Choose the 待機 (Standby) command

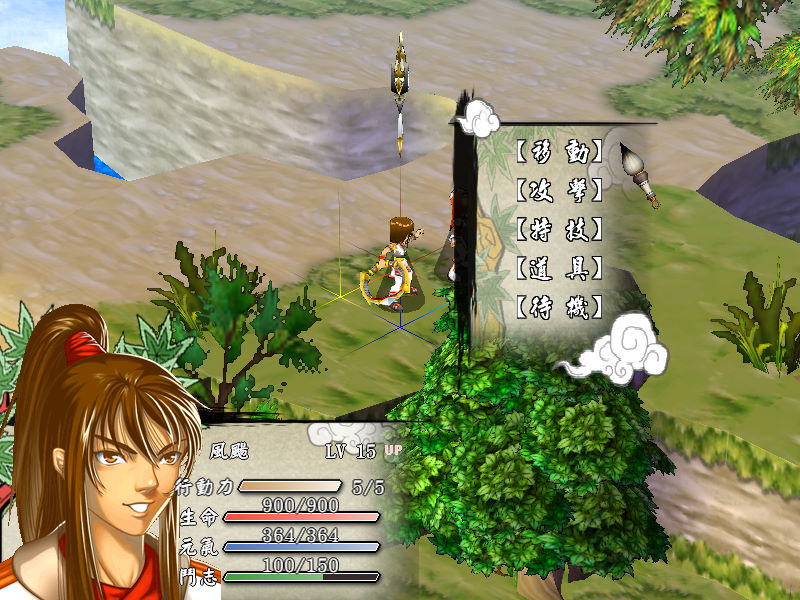[x=560, y=307]
